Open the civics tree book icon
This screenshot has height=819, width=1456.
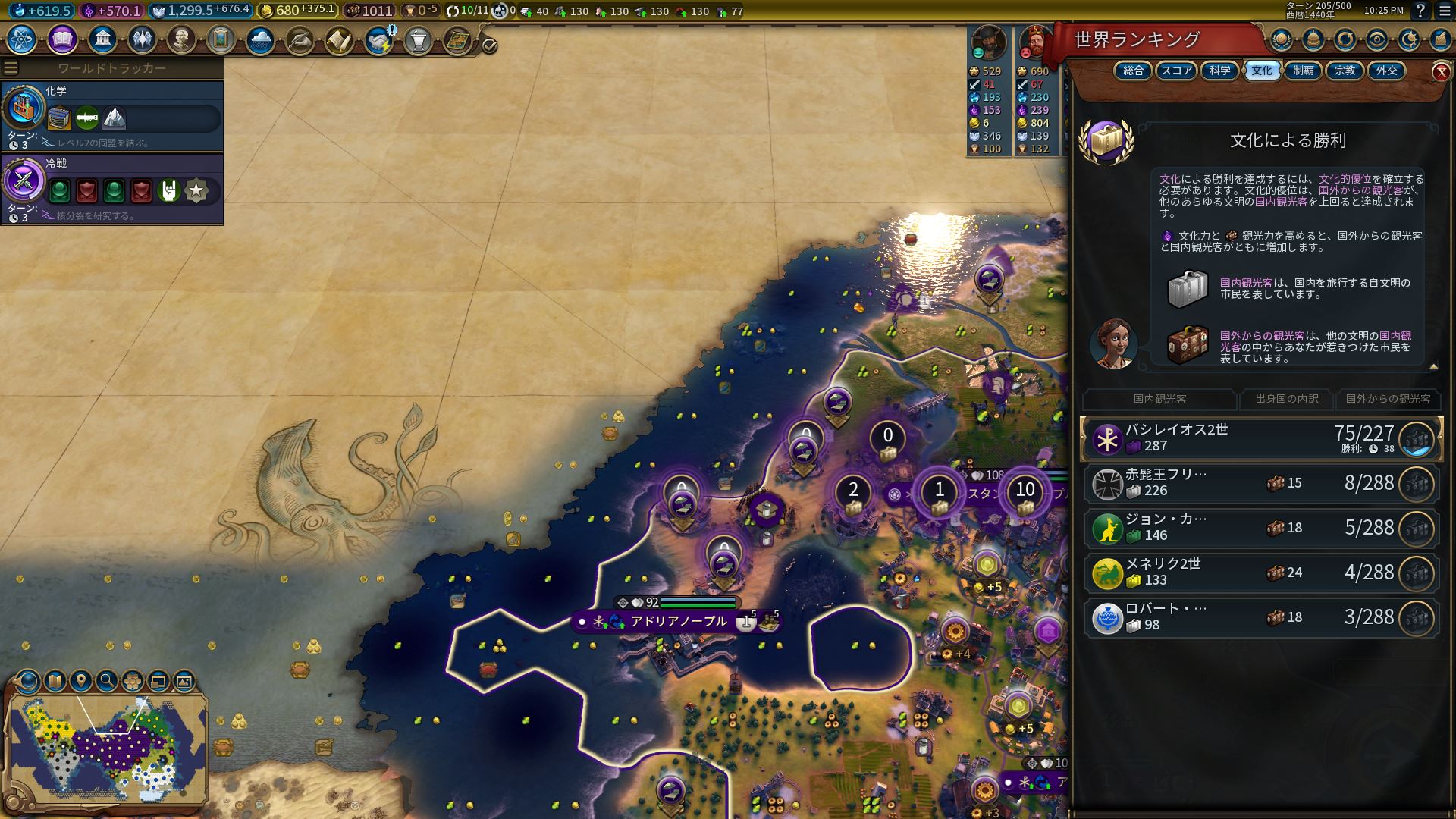click(62, 39)
